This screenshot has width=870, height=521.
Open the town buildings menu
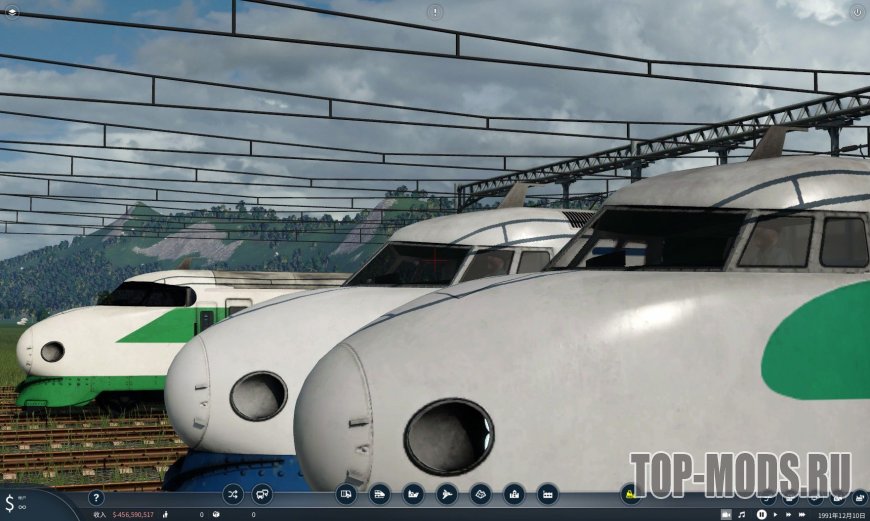[x=514, y=493]
